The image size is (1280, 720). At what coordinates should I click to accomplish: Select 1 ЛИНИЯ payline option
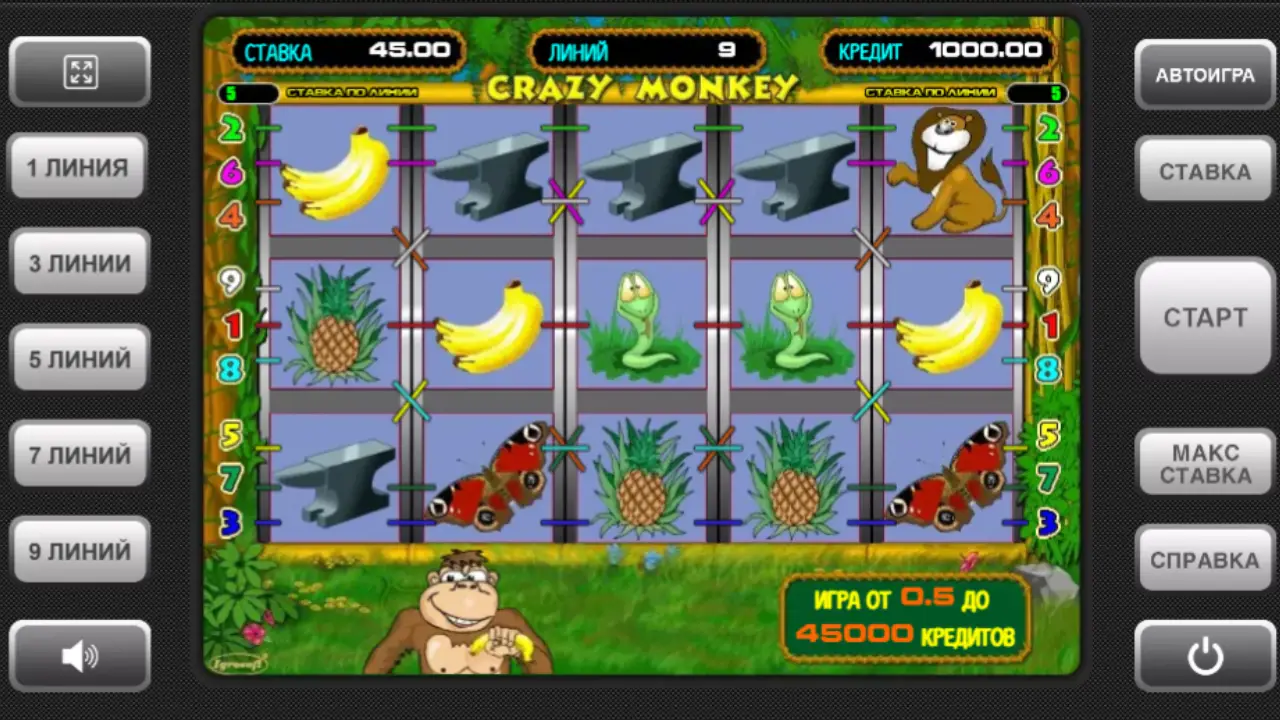tap(79, 167)
